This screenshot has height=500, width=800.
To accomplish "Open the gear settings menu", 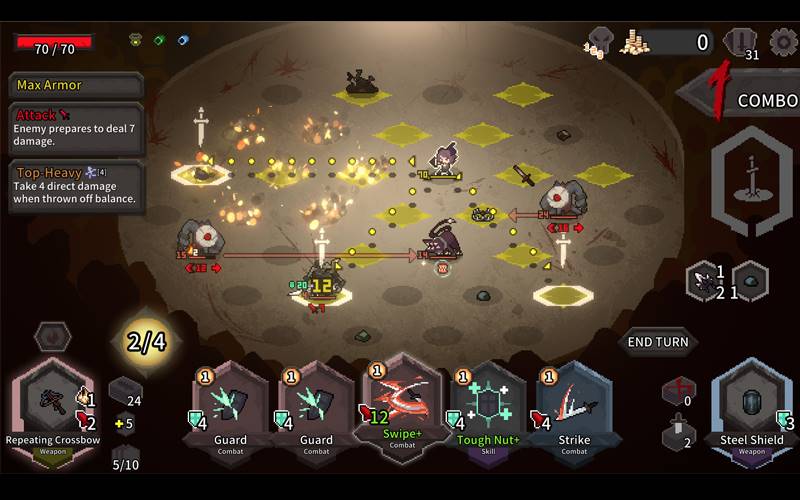I will click(x=783, y=42).
